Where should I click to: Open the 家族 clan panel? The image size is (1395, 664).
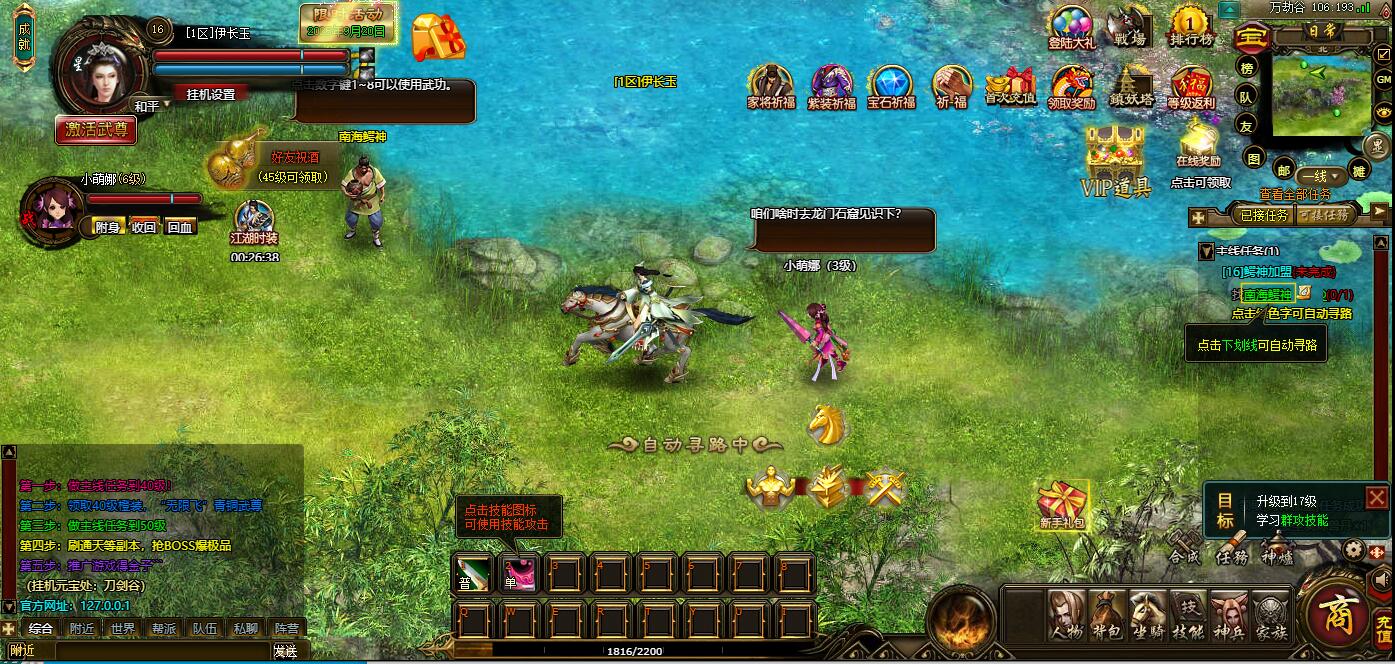(x=1270, y=617)
